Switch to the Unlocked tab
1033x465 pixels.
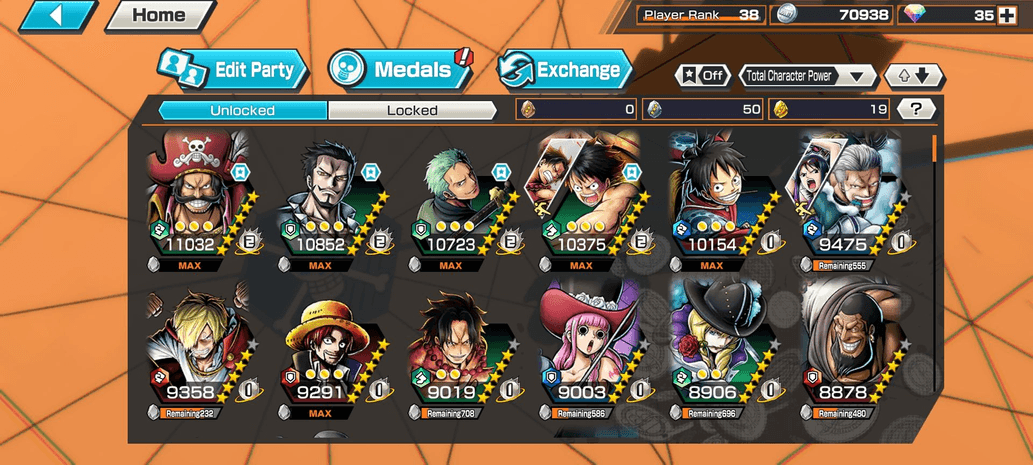(243, 110)
